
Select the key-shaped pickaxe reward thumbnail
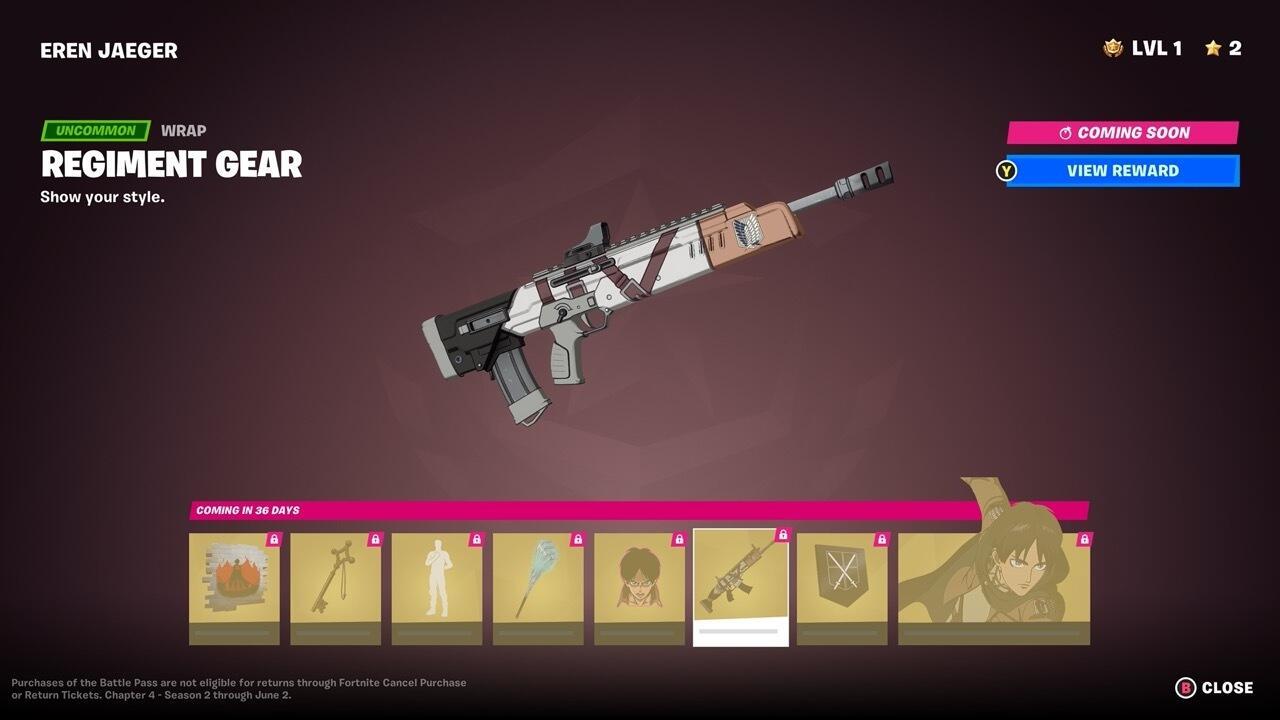336,587
